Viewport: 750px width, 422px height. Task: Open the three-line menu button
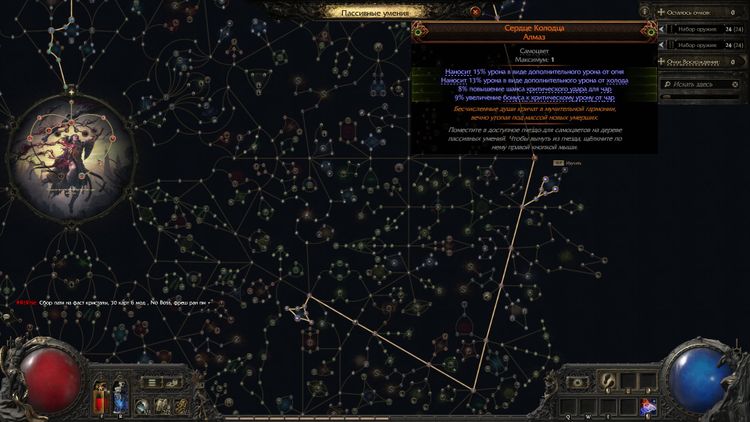pyautogui.click(x=152, y=381)
